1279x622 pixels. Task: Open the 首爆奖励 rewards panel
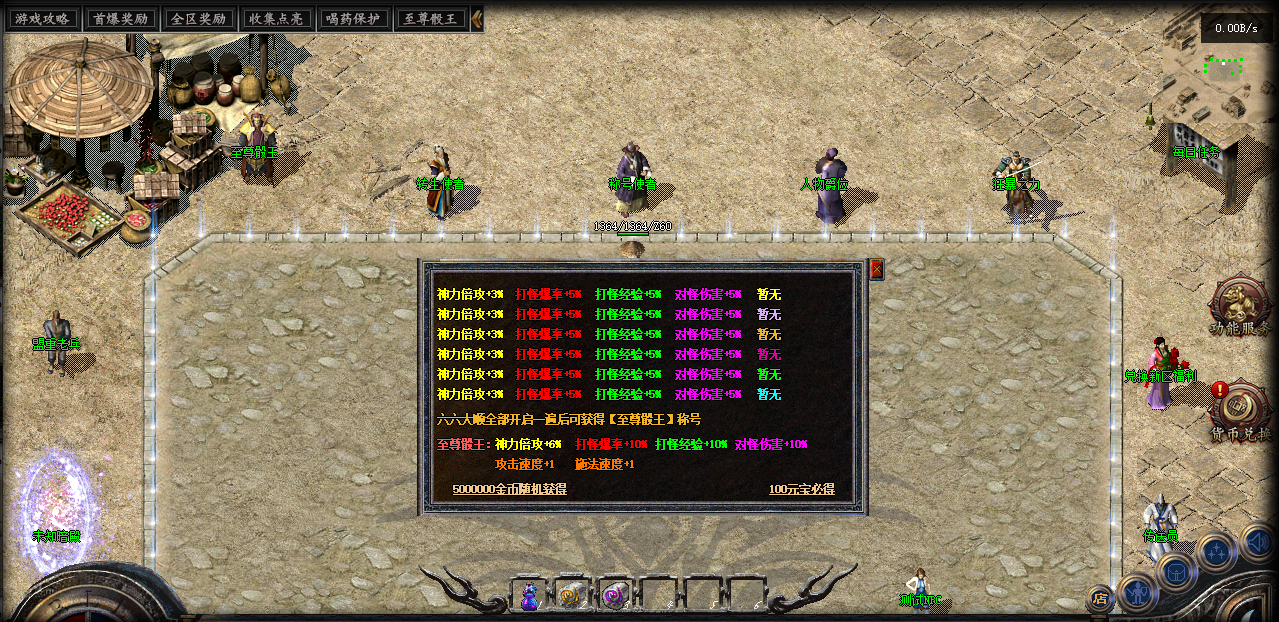120,19
